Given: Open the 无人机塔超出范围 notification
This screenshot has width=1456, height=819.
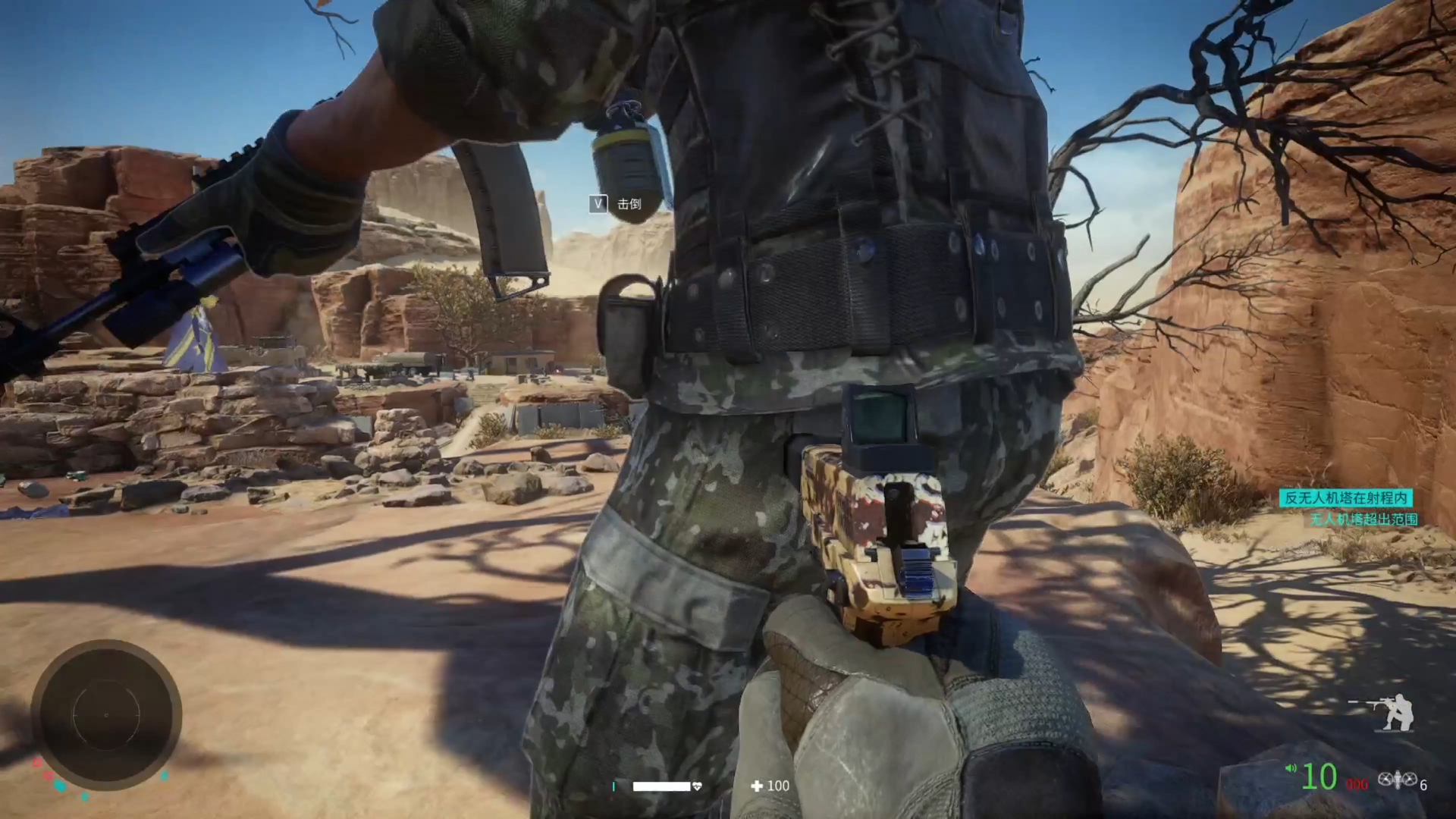Looking at the screenshot, I should (x=1363, y=519).
